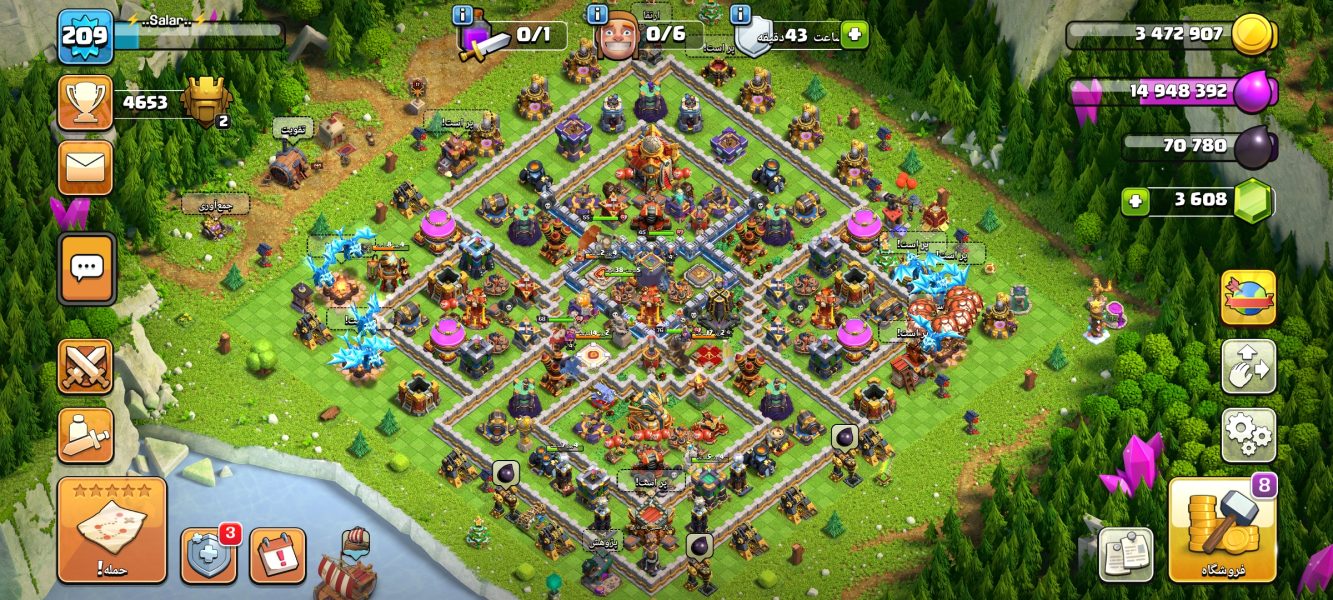Viewport: 1333px width, 600px height.
Task: Open the chat speech bubble button
Action: pos(86,268)
